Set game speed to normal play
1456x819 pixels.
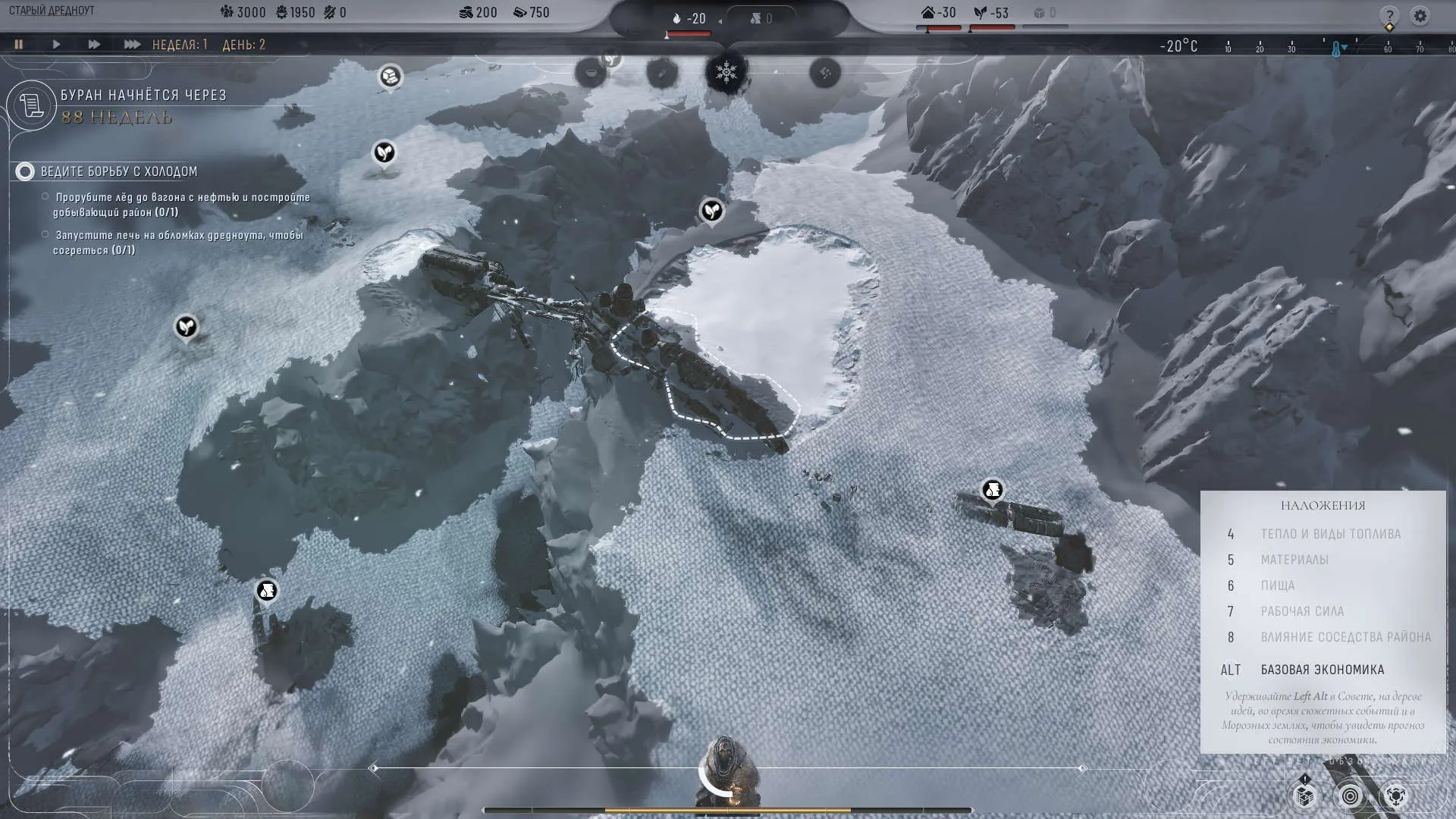tap(56, 45)
